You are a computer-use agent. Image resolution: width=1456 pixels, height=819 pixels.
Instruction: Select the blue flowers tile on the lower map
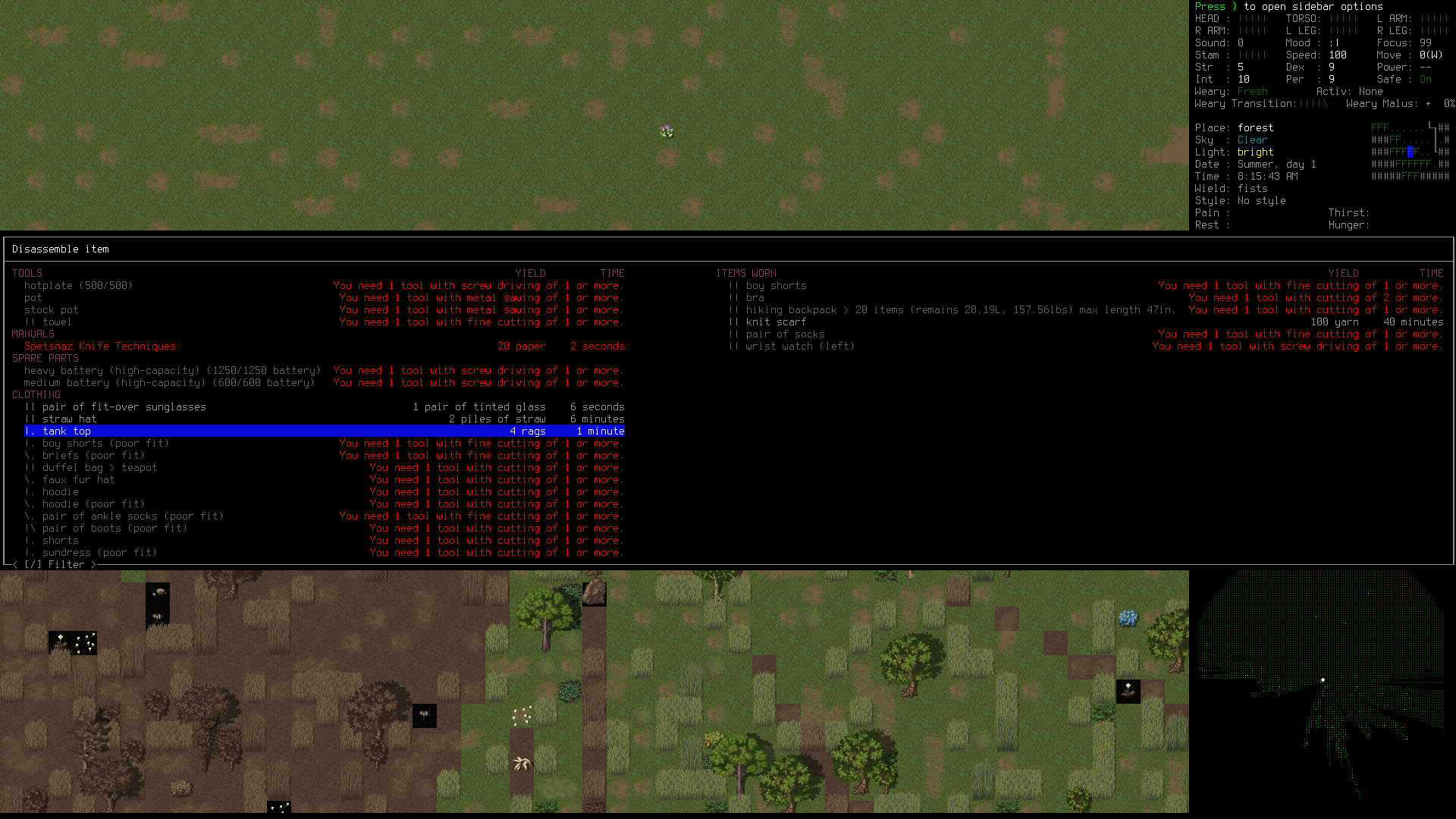tap(1128, 619)
